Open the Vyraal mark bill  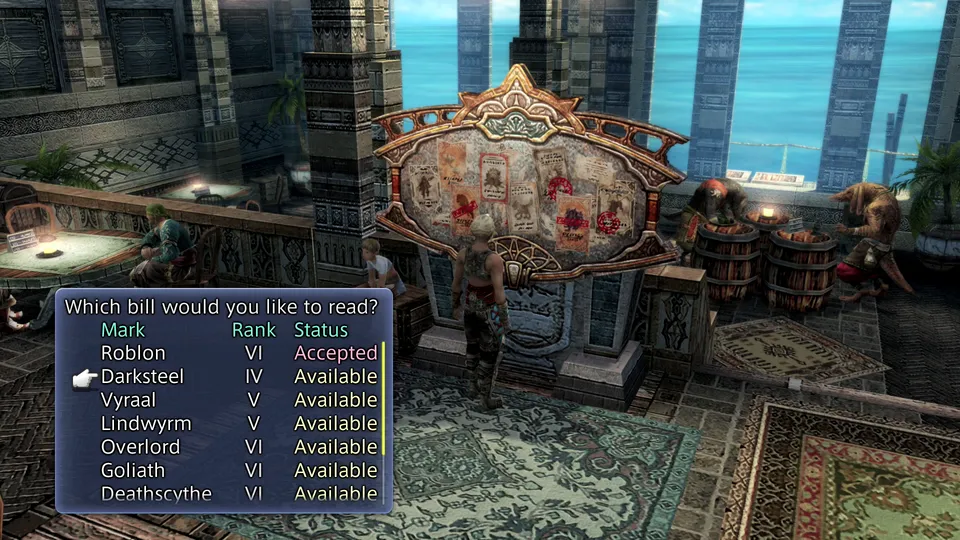[127, 400]
